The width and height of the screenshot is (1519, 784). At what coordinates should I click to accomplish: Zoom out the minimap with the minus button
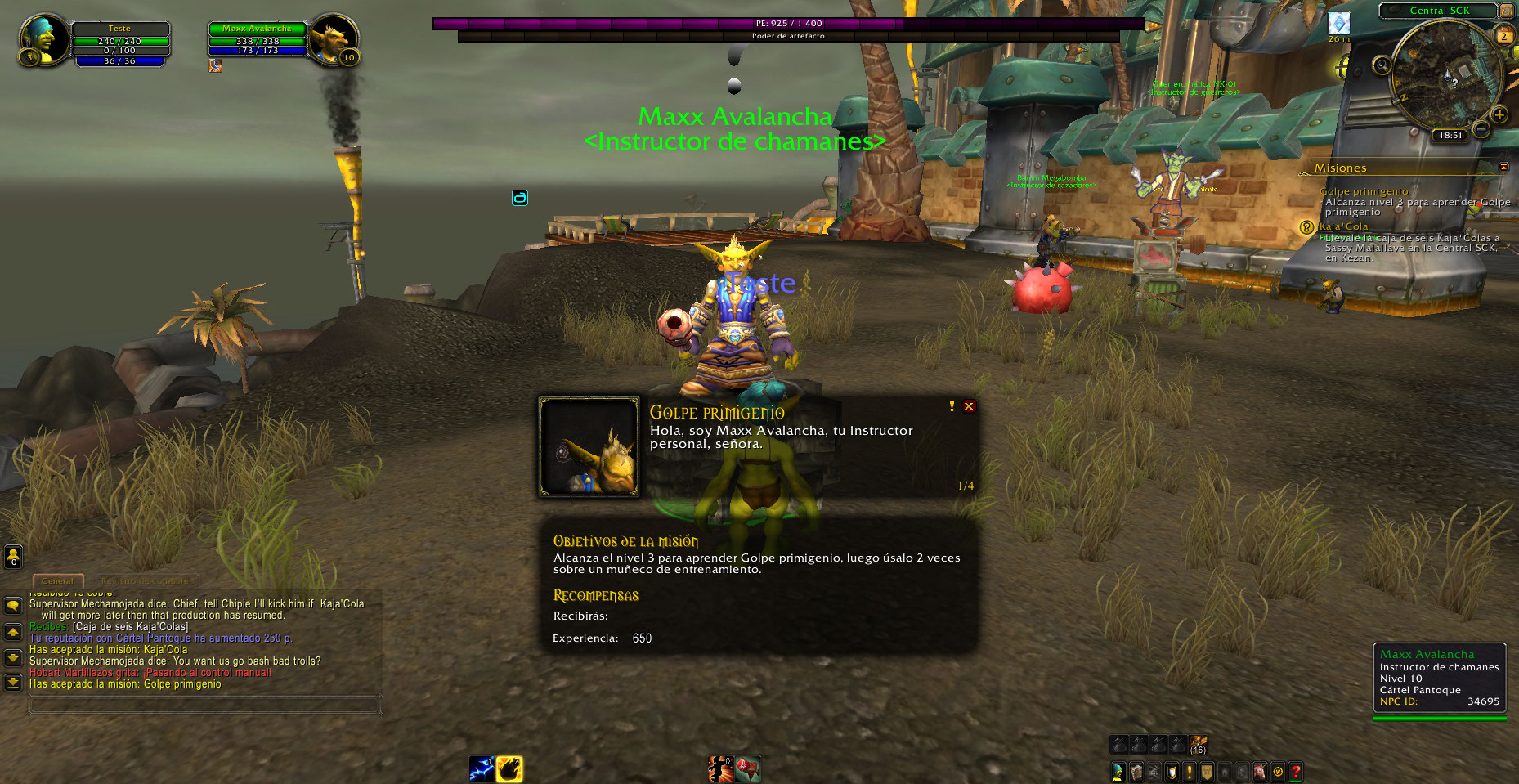(1481, 129)
